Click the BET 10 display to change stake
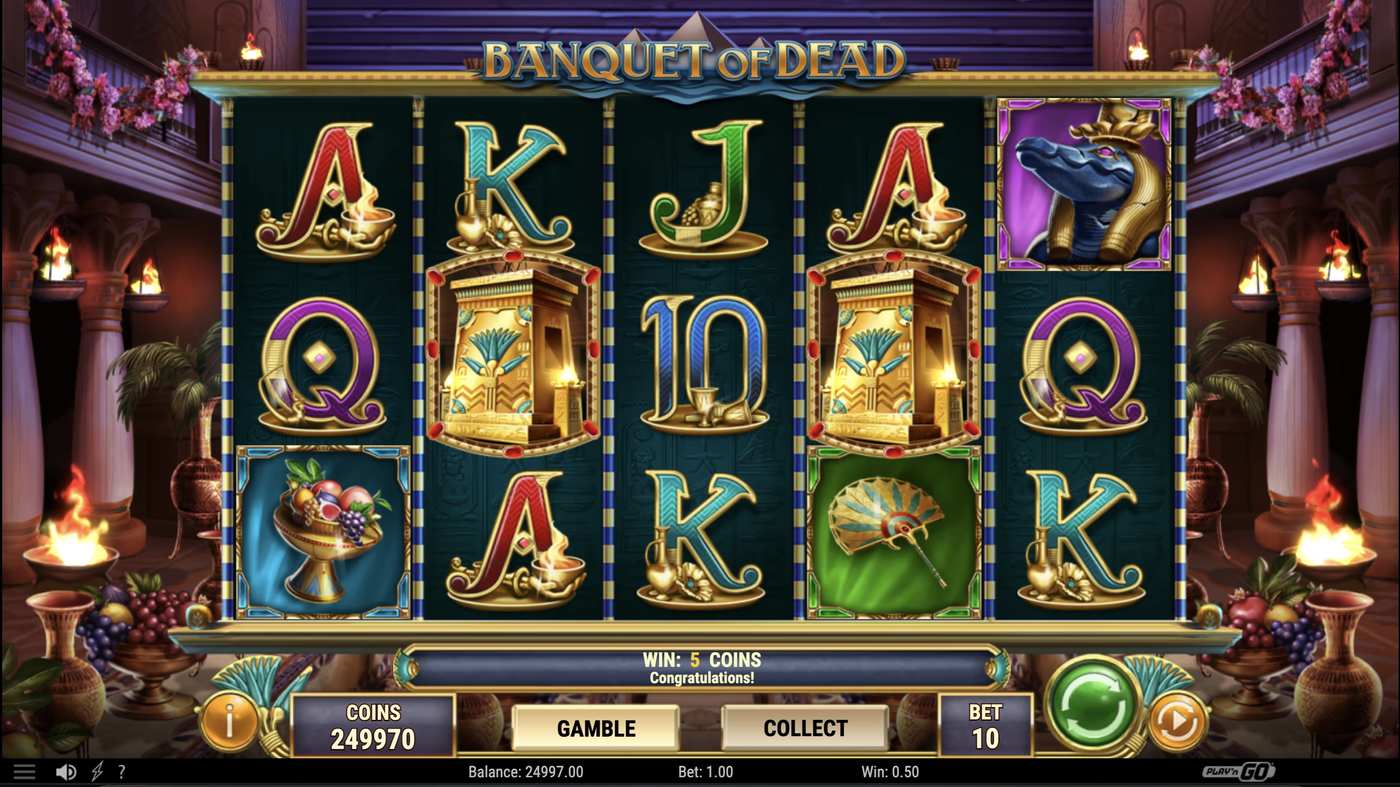 pyautogui.click(x=985, y=722)
